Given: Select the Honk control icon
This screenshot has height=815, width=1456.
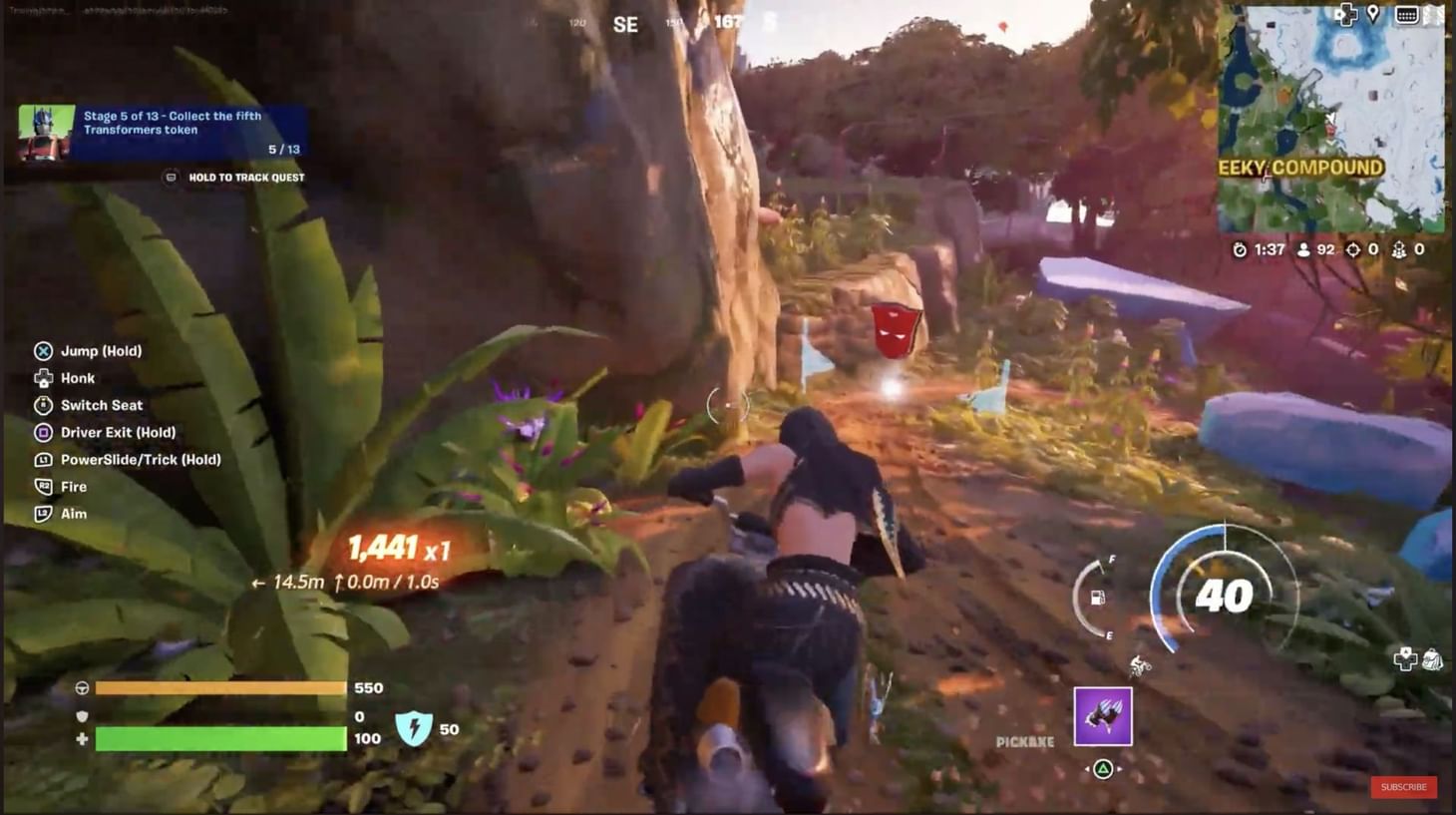Looking at the screenshot, I should tap(43, 378).
